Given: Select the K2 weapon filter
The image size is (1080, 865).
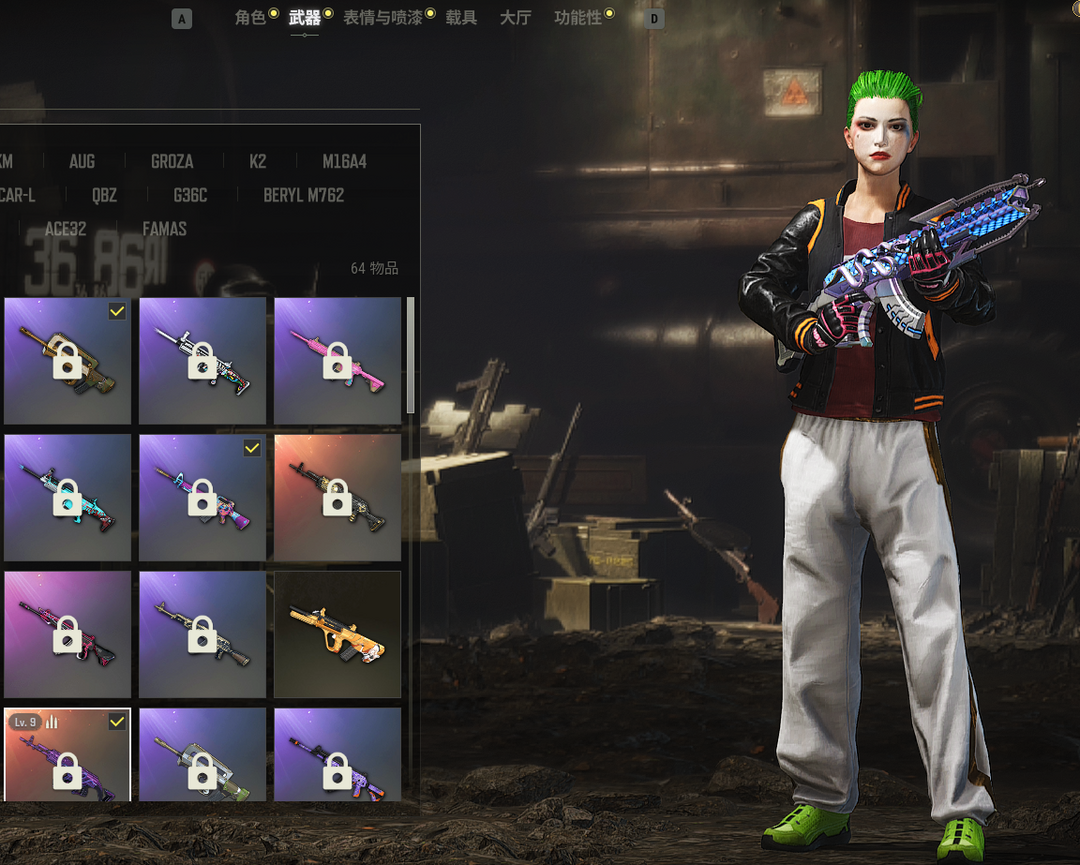Looking at the screenshot, I should [x=258, y=162].
